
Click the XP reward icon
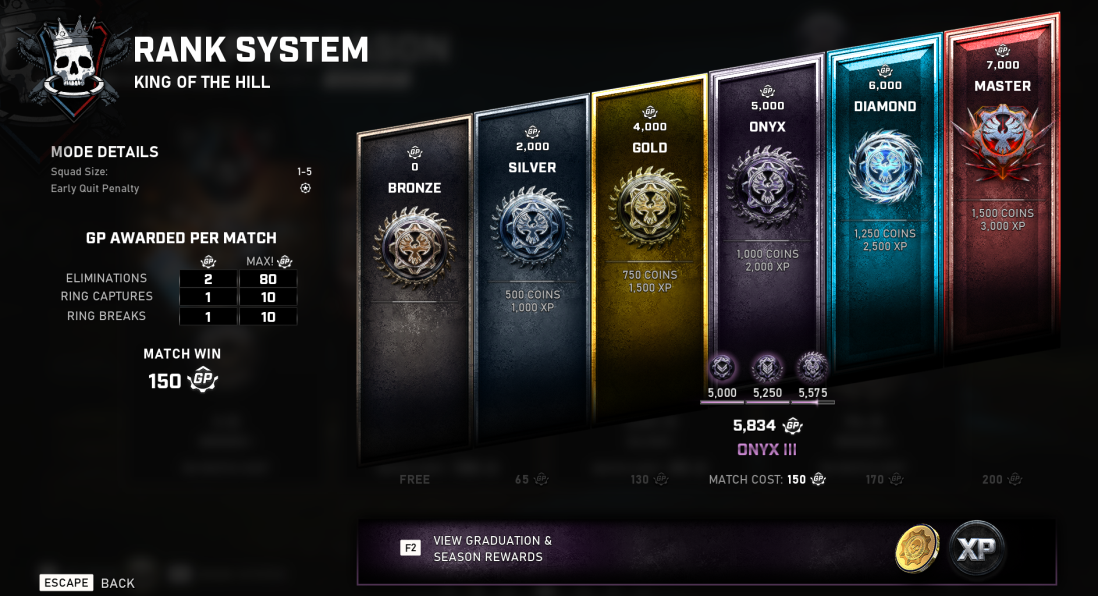tap(977, 549)
